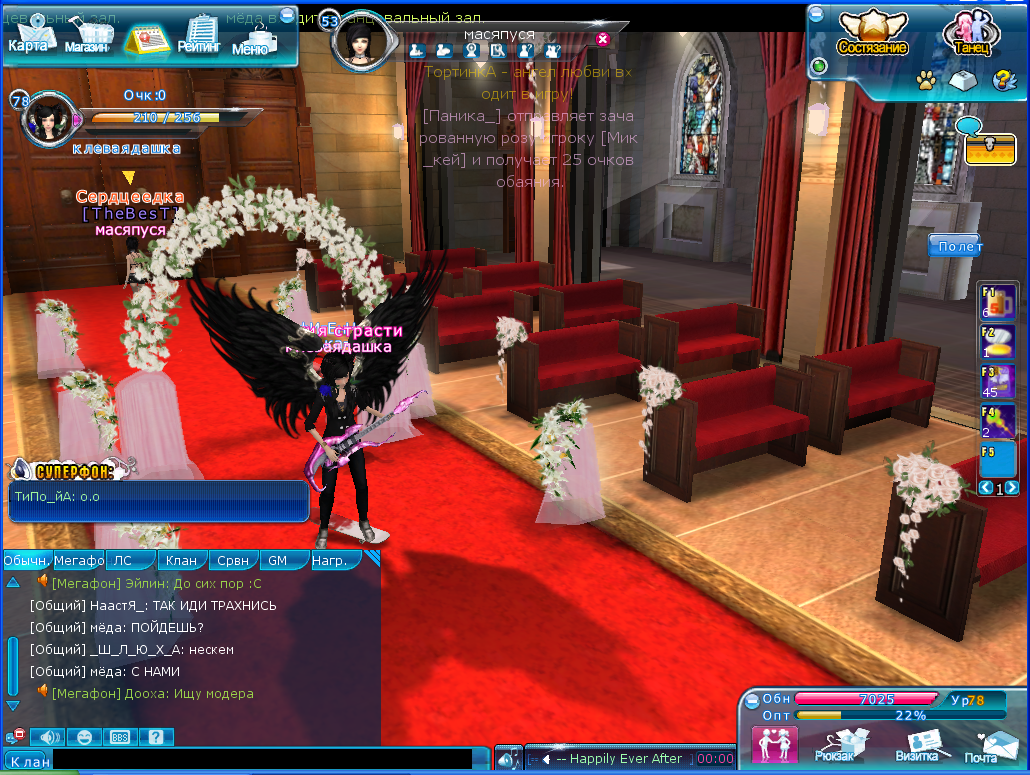
Task: Open the smiley emoticon picker
Action: coord(85,737)
